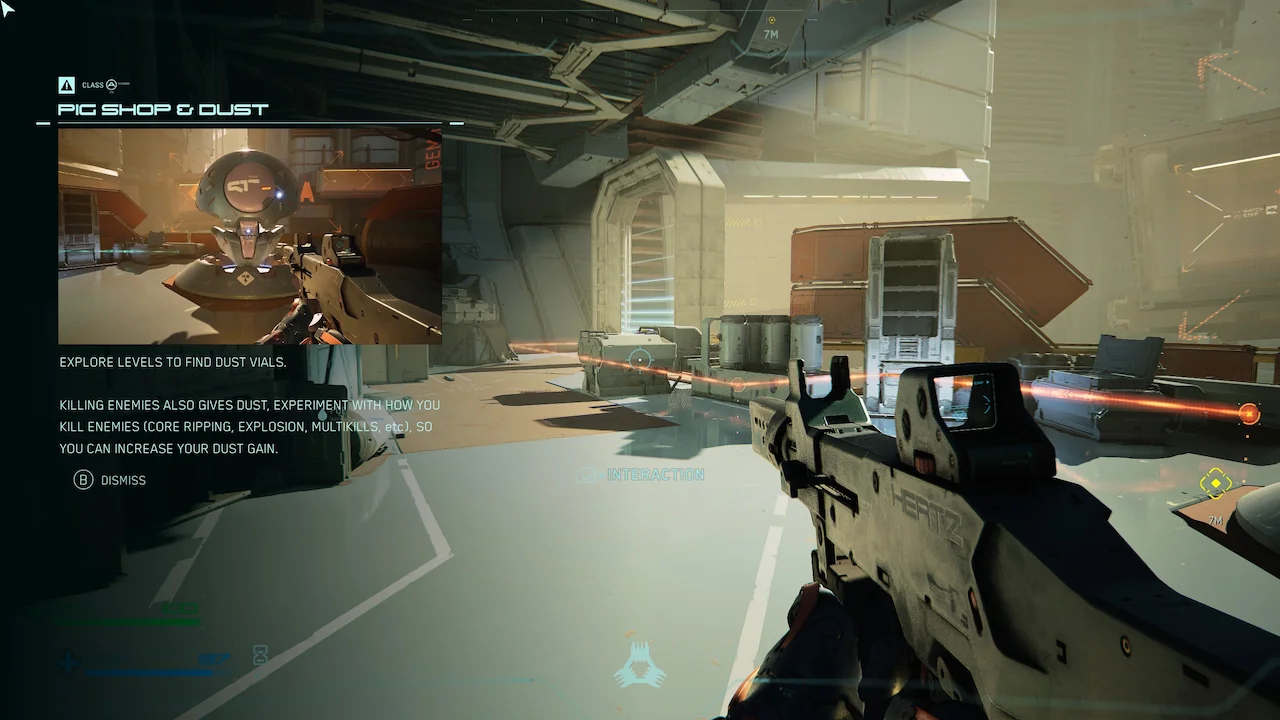Activate the claw ability icon
This screenshot has width=1280, height=720.
point(640,664)
